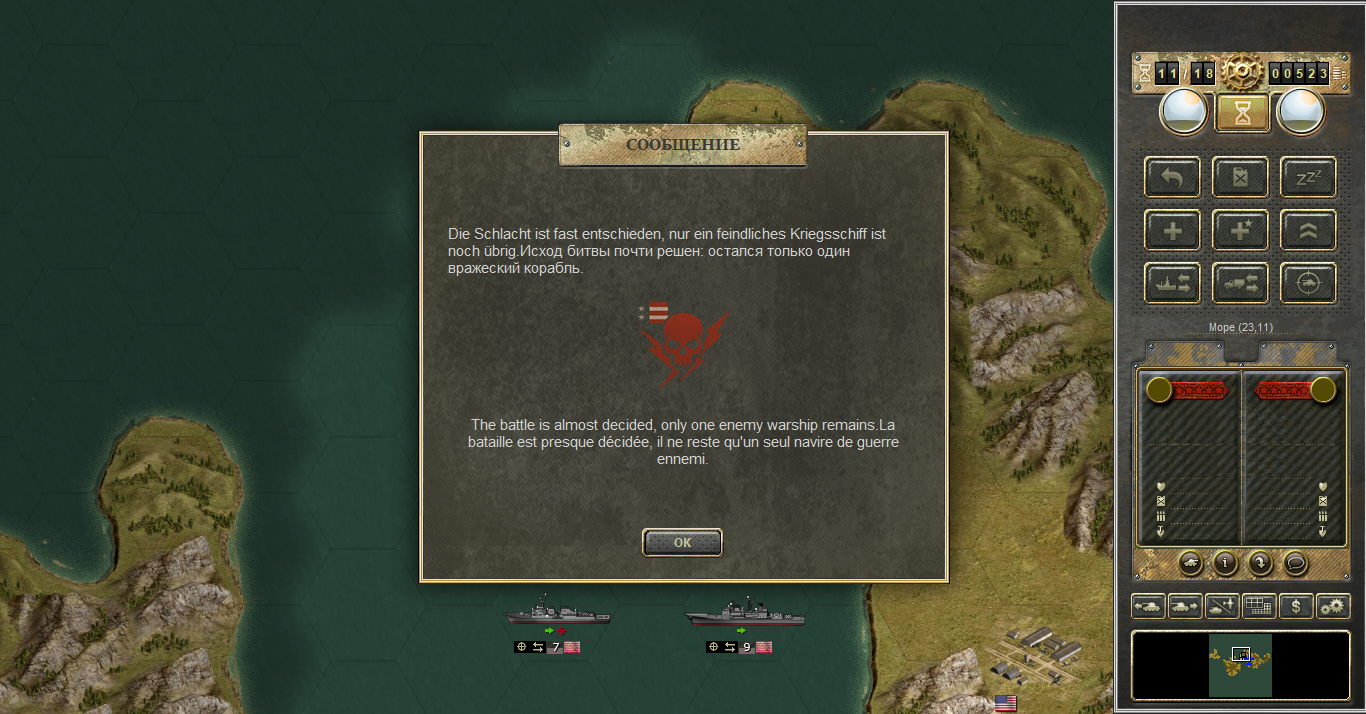
Task: Select the plus-with-star elite replacements button
Action: [1240, 231]
